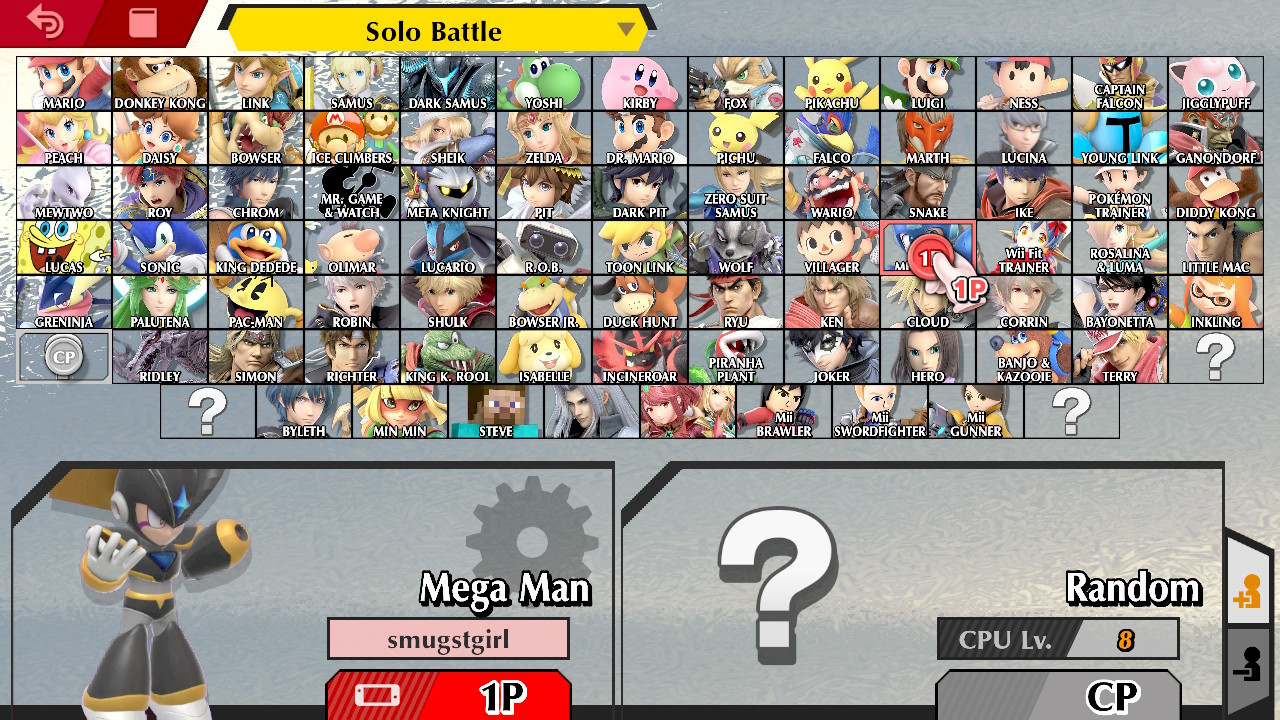
Task: Select Mii Brawler
Action: pyautogui.click(x=784, y=411)
